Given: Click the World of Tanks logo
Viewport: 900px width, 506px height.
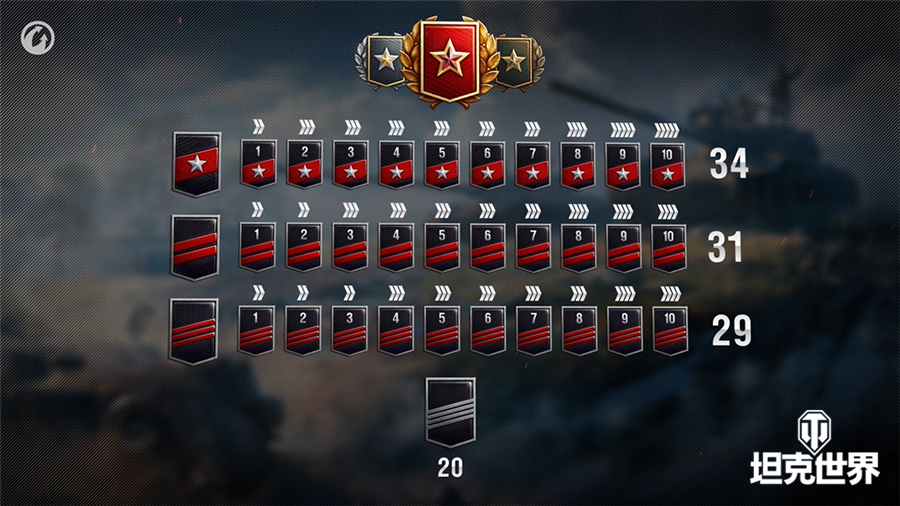Looking at the screenshot, I should pos(814,450).
